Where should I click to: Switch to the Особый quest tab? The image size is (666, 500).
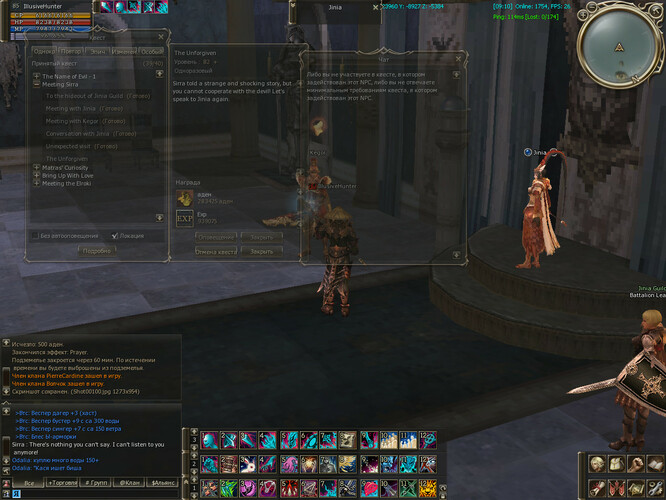point(151,51)
